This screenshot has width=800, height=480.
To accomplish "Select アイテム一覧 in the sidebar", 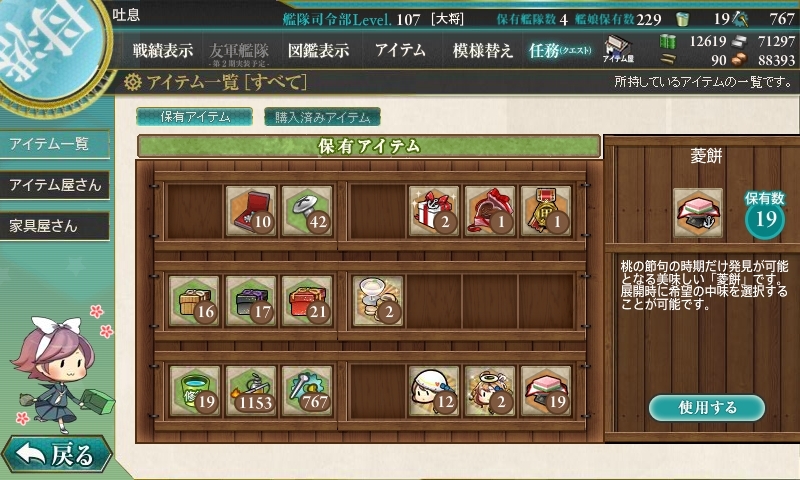I will coord(50,144).
